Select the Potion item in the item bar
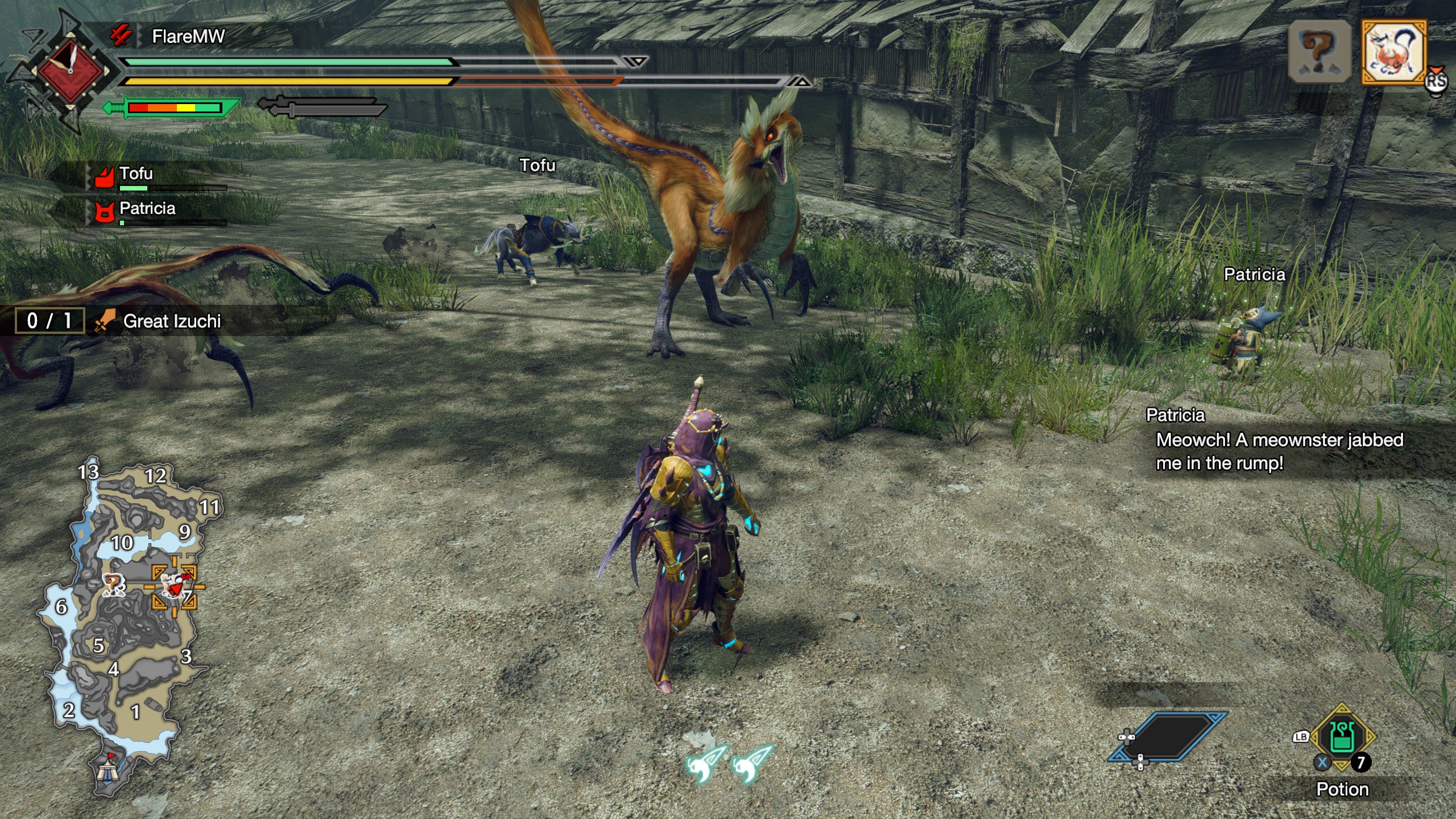1456x819 pixels. [x=1342, y=738]
